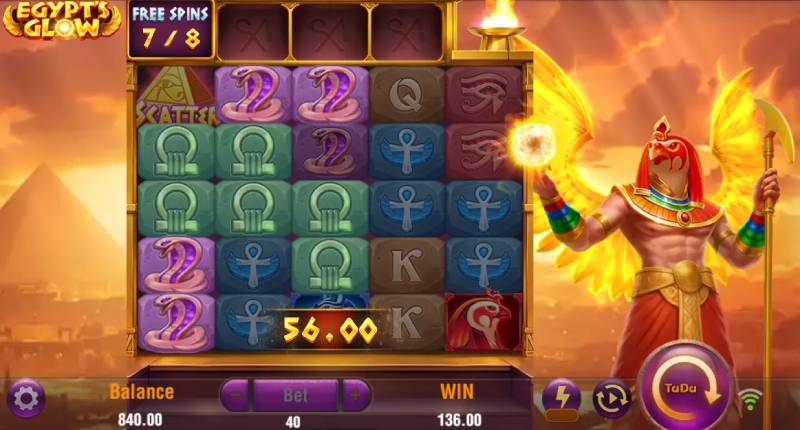Increase the bet with the plus button

tap(355, 394)
